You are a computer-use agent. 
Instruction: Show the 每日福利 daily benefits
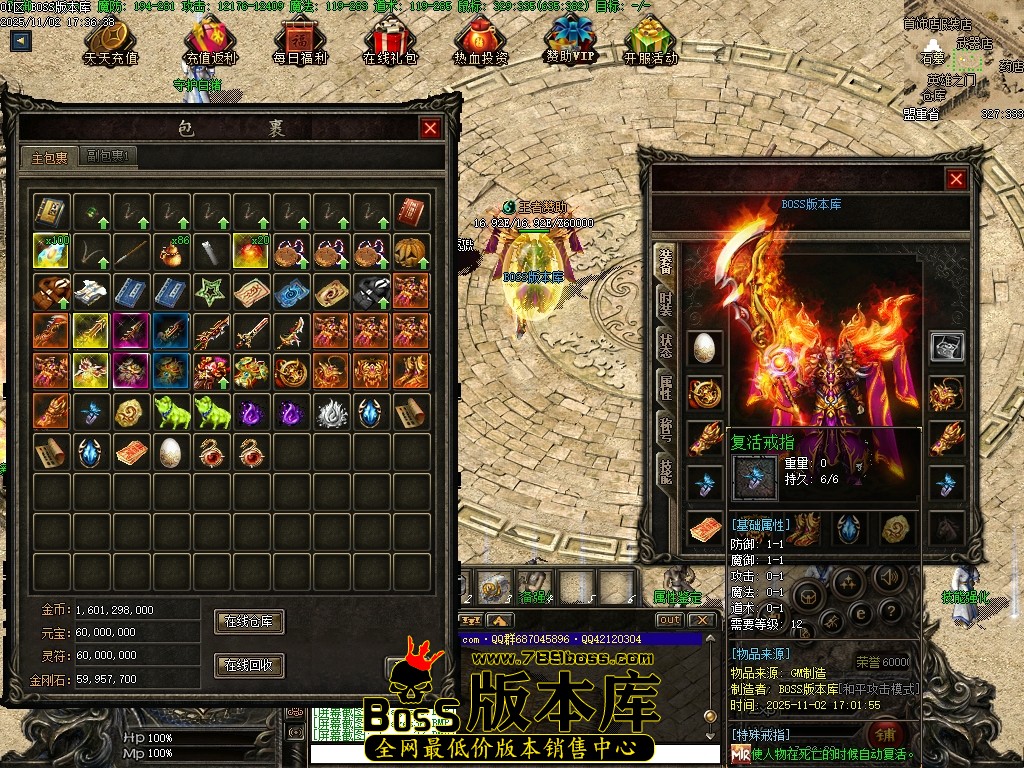click(300, 42)
